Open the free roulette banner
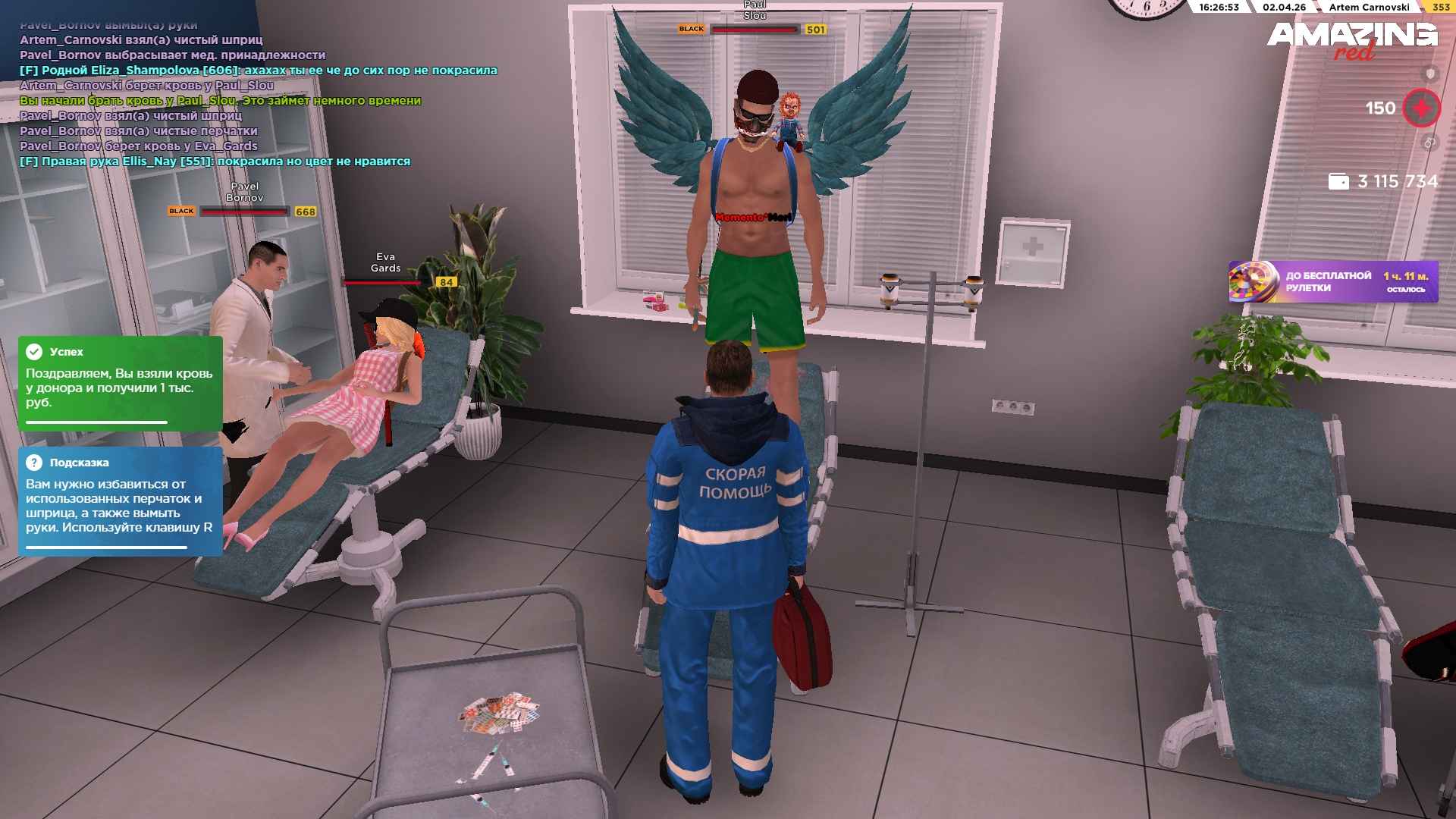This screenshot has height=819, width=1456. 1332,282
